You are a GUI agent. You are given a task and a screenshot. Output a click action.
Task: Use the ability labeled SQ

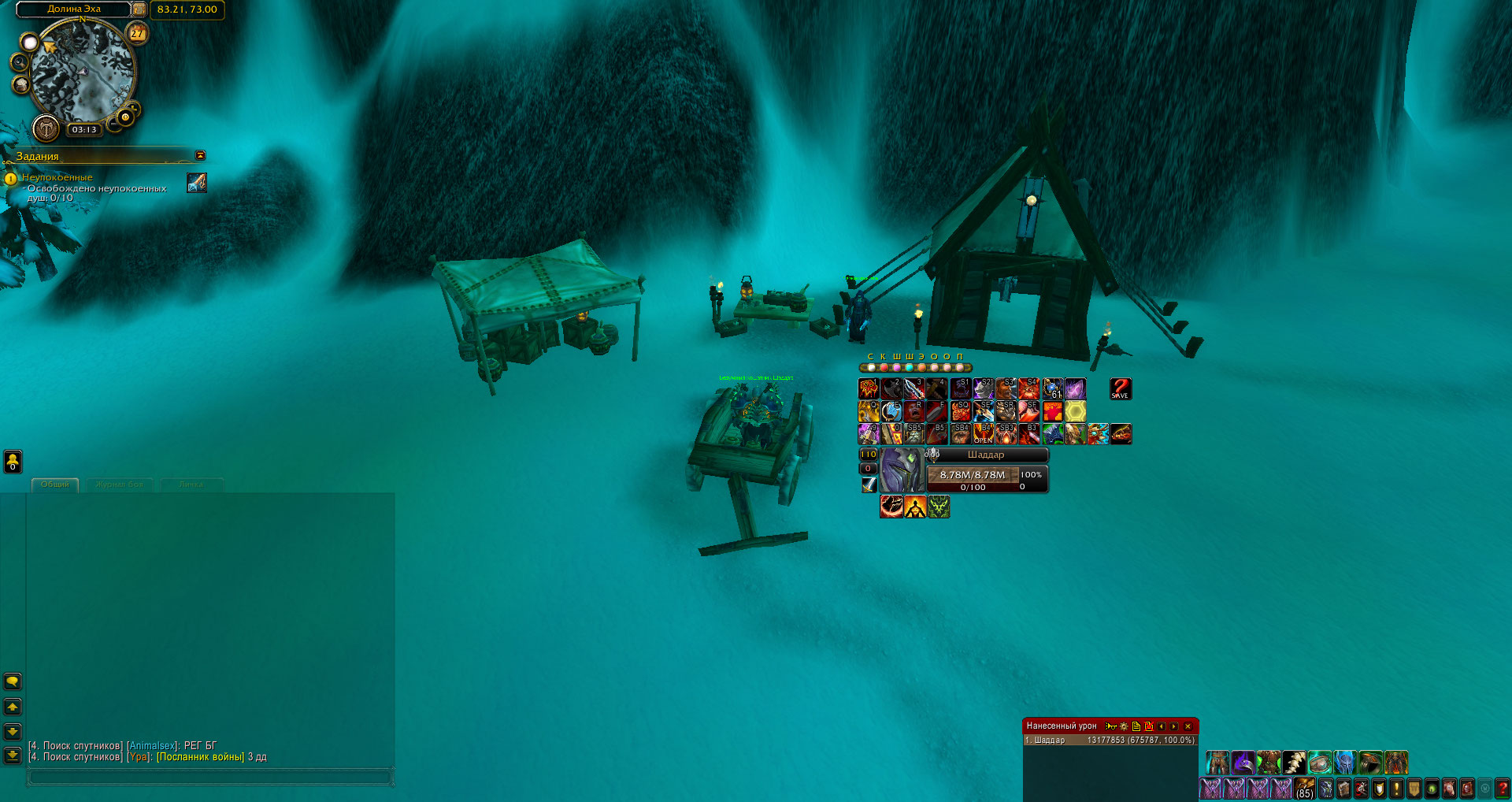click(961, 411)
